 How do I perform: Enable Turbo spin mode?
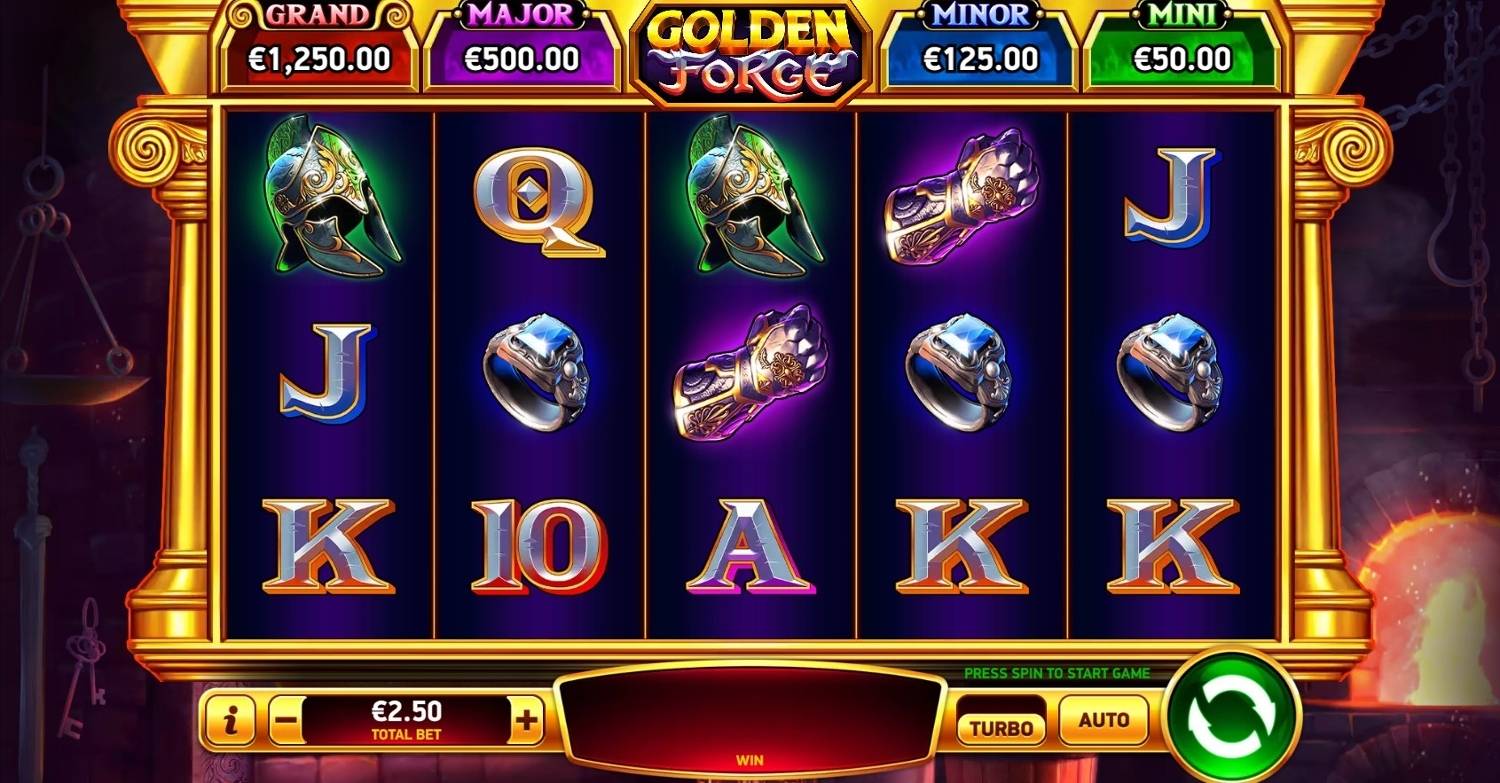point(1001,726)
